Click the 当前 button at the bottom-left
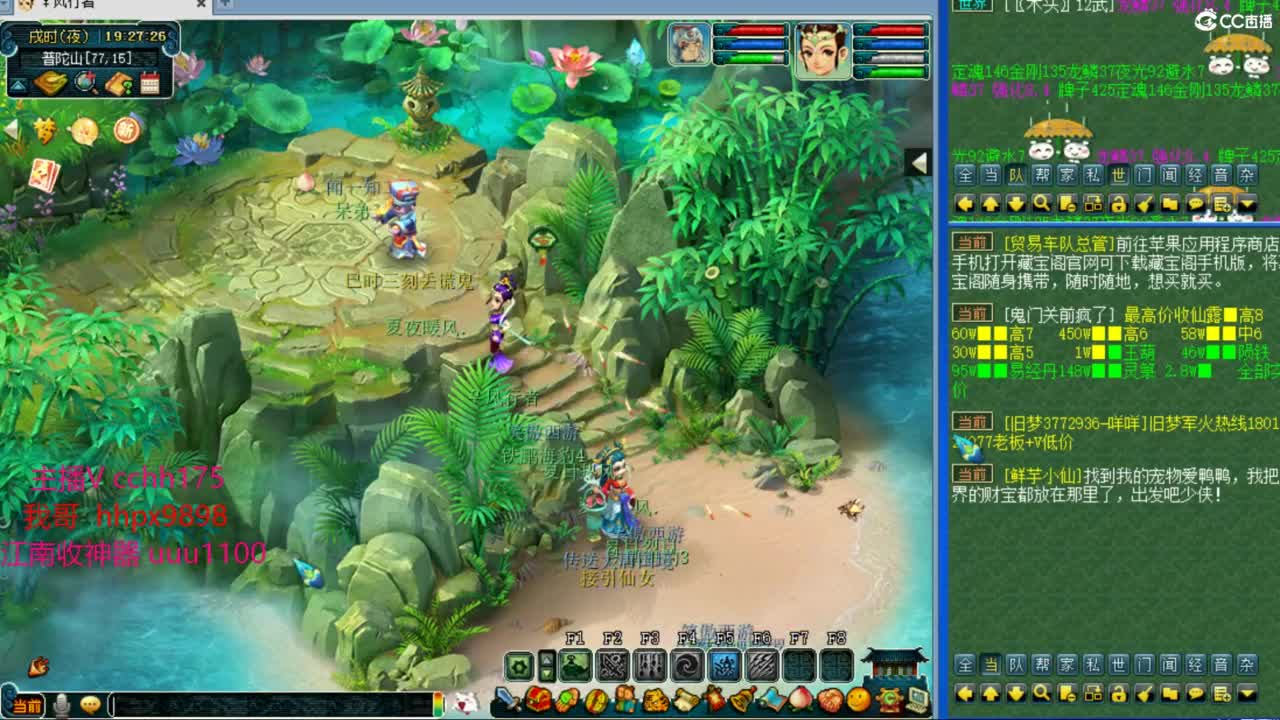 pyautogui.click(x=25, y=706)
